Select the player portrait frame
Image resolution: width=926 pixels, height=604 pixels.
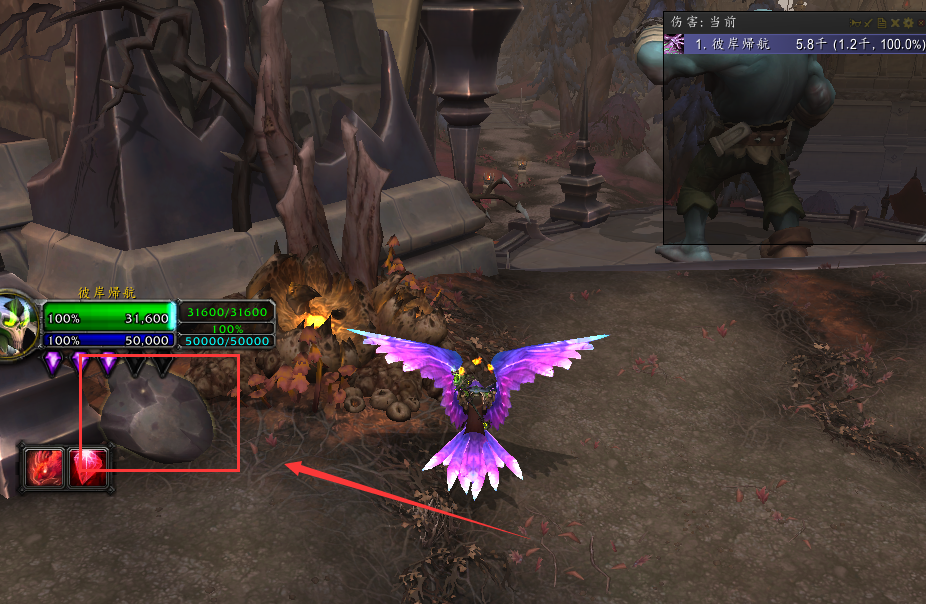tap(18, 322)
